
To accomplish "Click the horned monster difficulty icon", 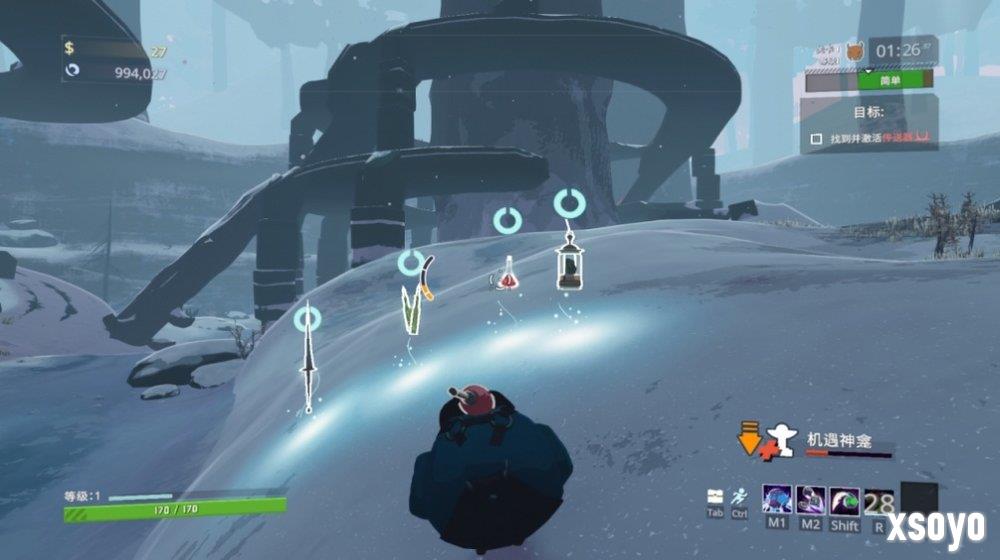I will [x=853, y=49].
